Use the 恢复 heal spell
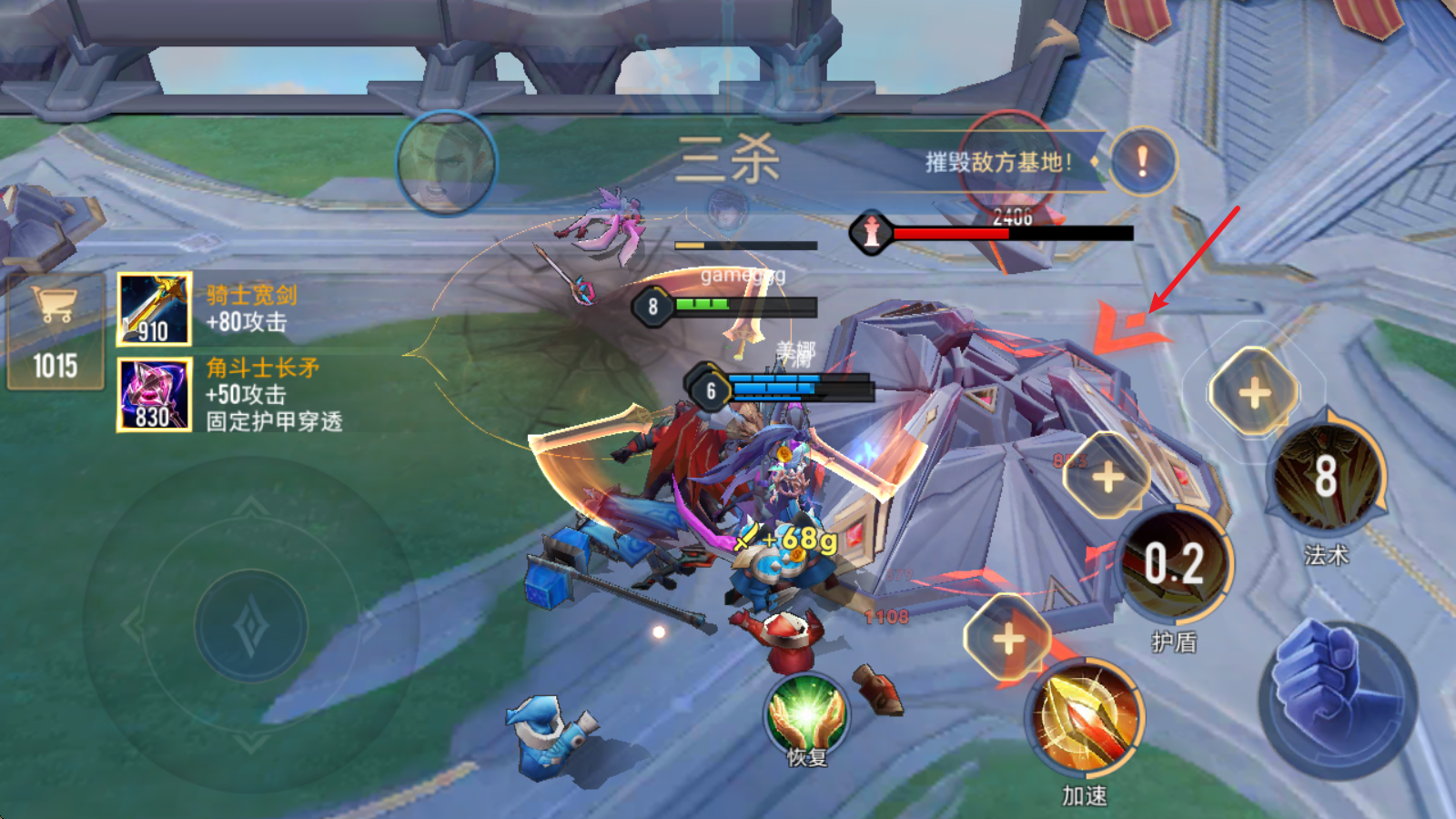 (806, 716)
